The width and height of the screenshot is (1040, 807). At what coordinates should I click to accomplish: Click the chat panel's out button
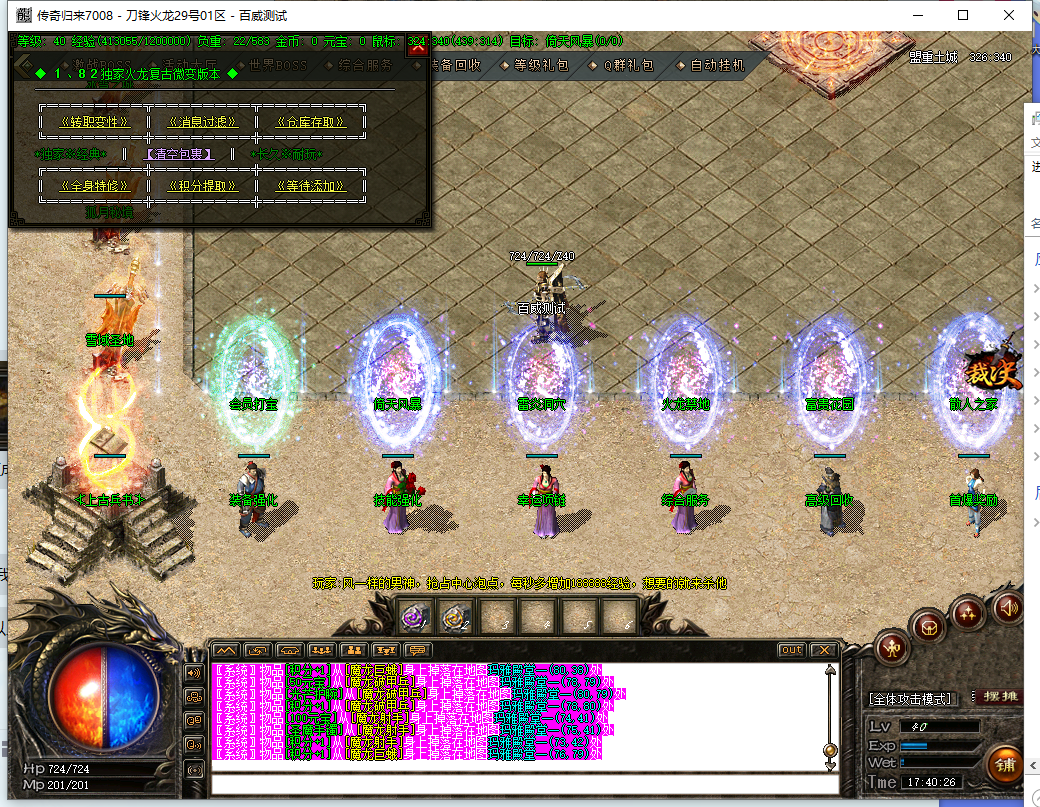pyautogui.click(x=791, y=650)
